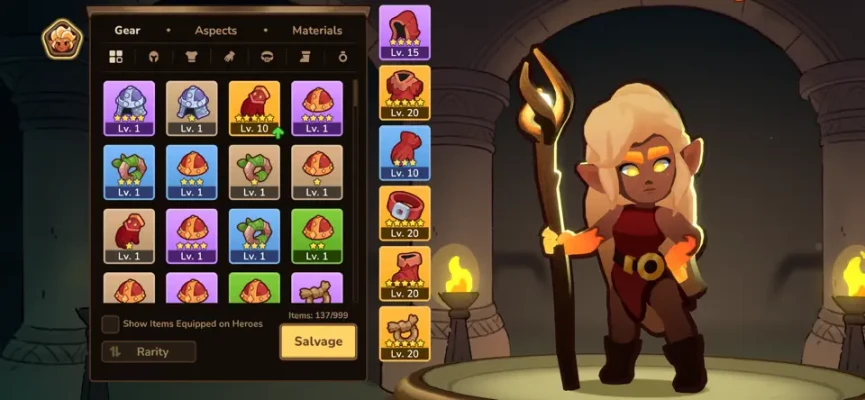Filter gear by belt icon
865x400 pixels.
click(266, 57)
